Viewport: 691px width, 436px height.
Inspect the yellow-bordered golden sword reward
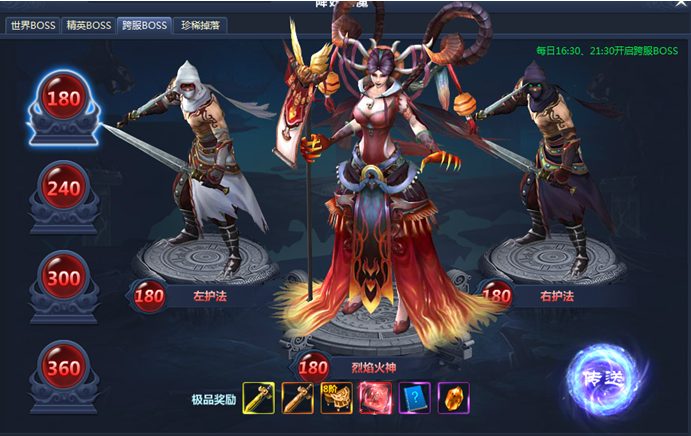(259, 398)
